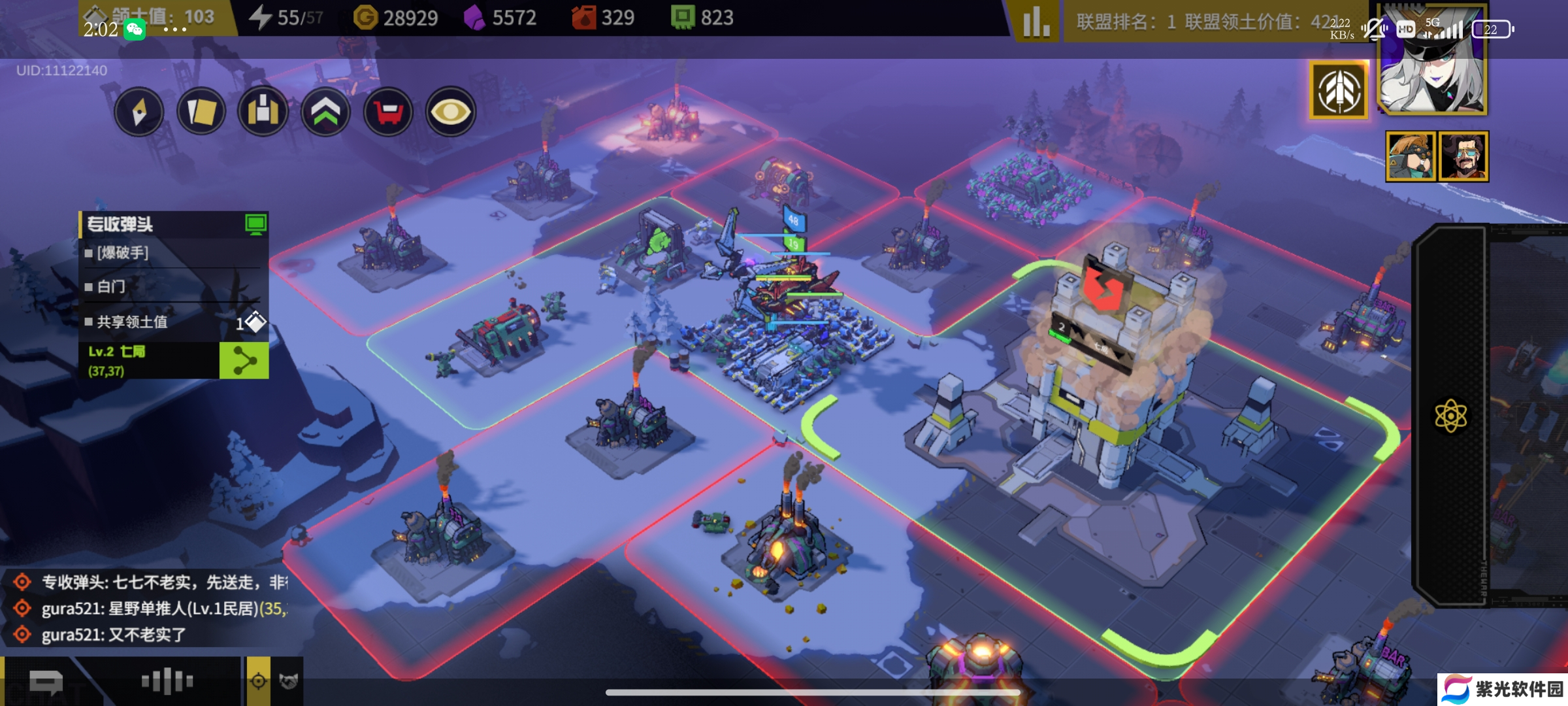Image resolution: width=1568 pixels, height=706 pixels.
Task: Click the green monitor icon in player panel
Action: (x=255, y=224)
